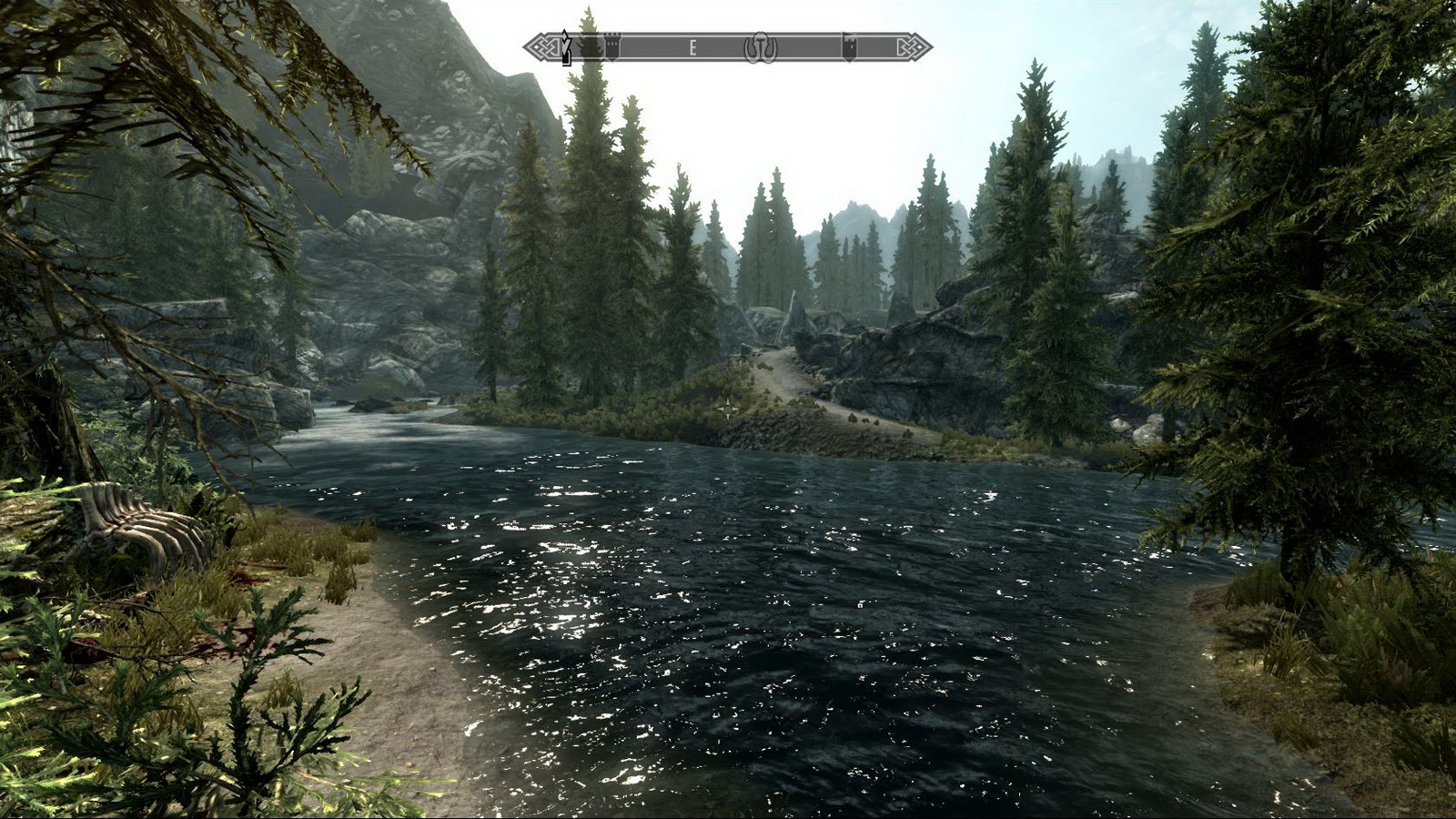Click the fort icon right of the compass center
The height and width of the screenshot is (819, 1456).
pyautogui.click(x=848, y=47)
